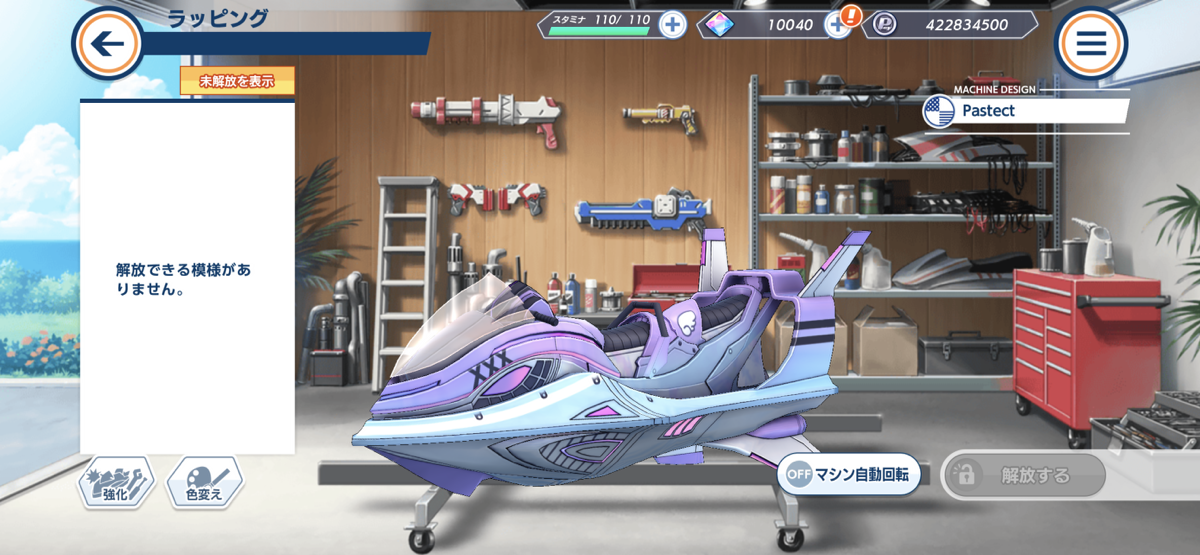Buy more gems with the plus button

pos(837,25)
